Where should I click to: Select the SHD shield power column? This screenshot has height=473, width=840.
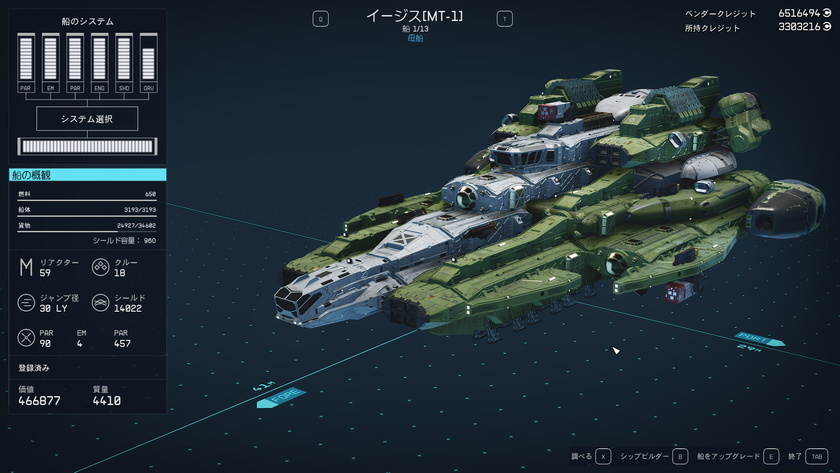pyautogui.click(x=123, y=63)
